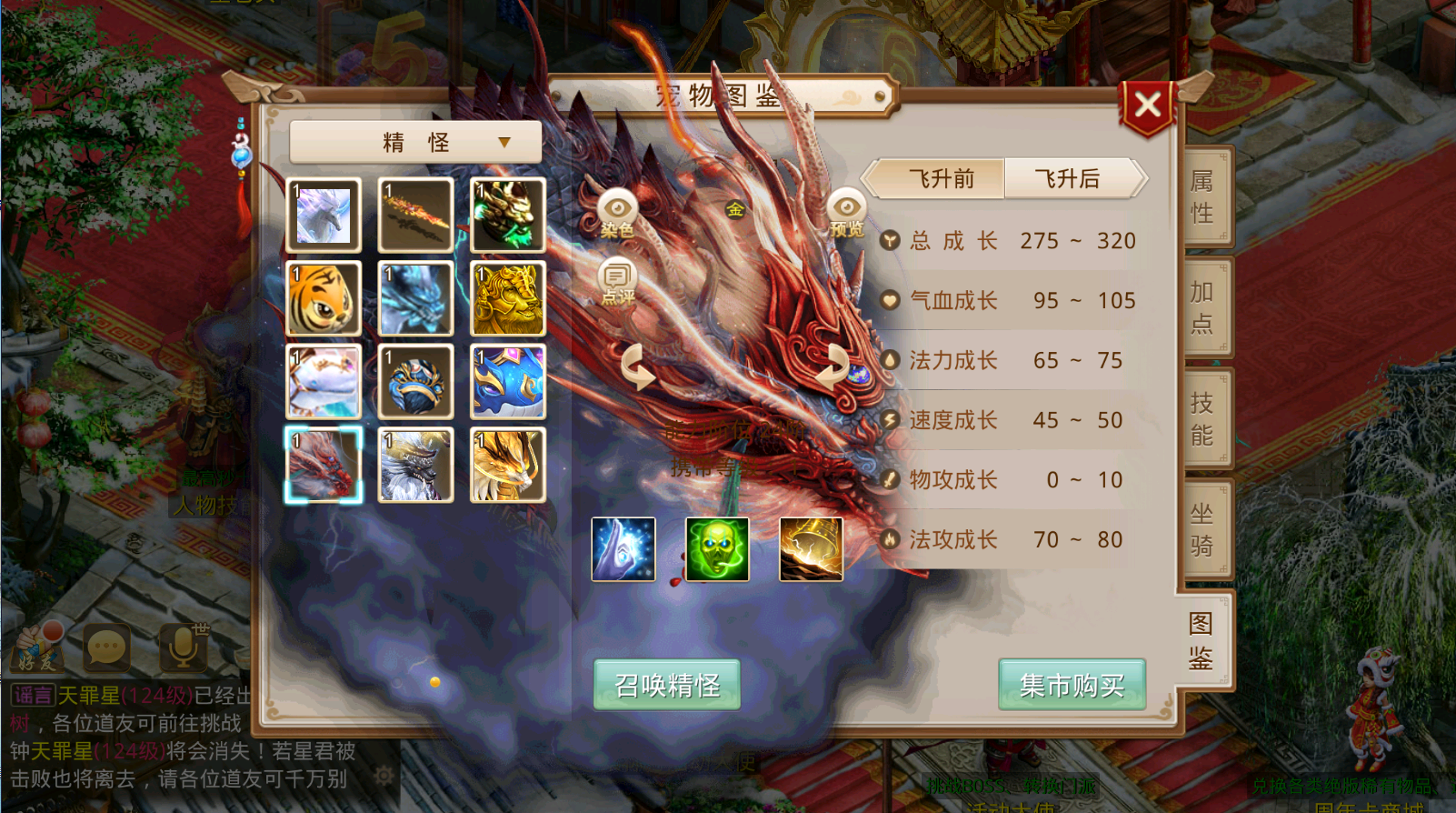
Task: Open the 技能 sidebar panel
Action: click(x=1204, y=417)
